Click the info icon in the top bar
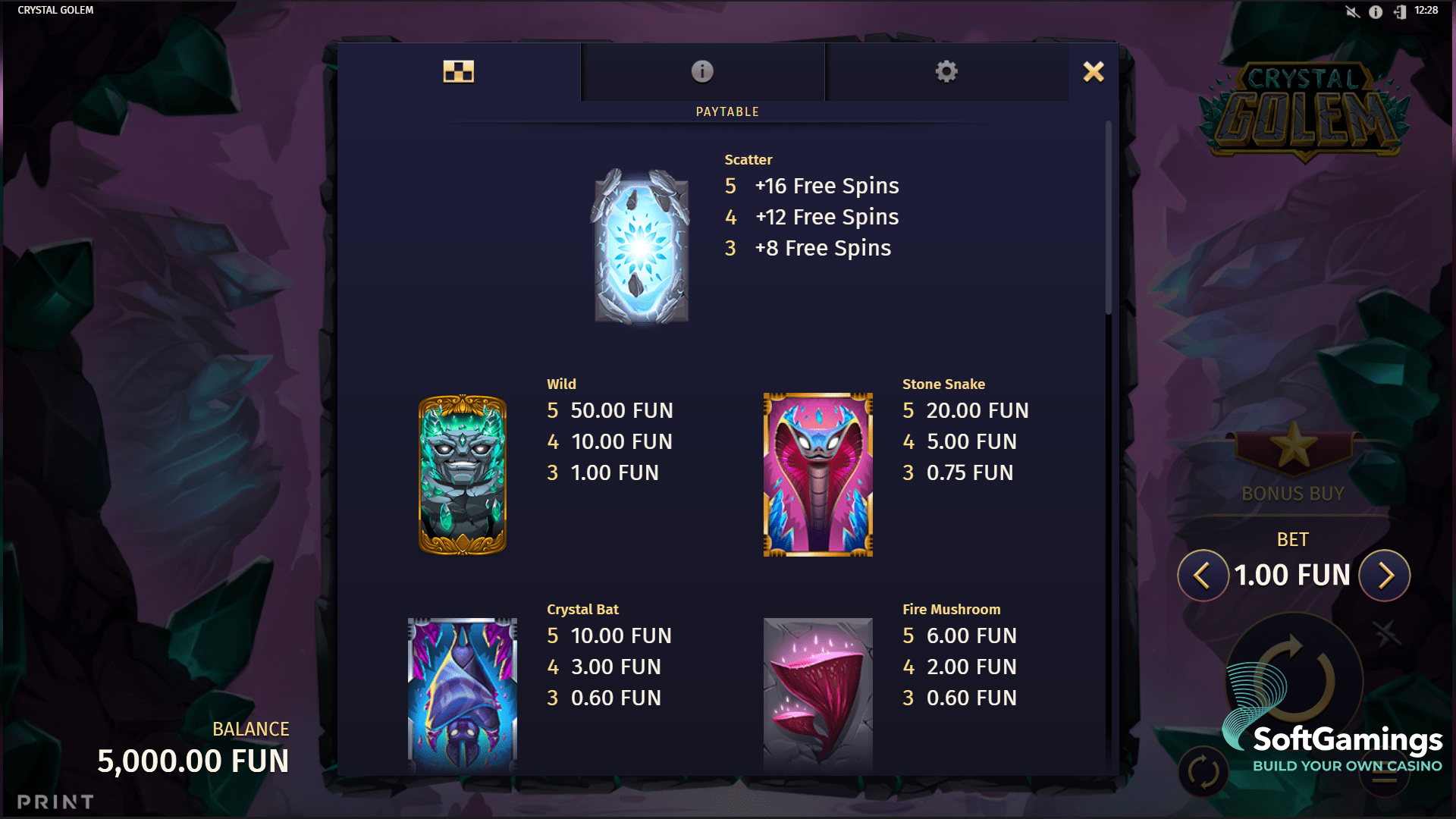The image size is (1456, 819). pos(1375,12)
